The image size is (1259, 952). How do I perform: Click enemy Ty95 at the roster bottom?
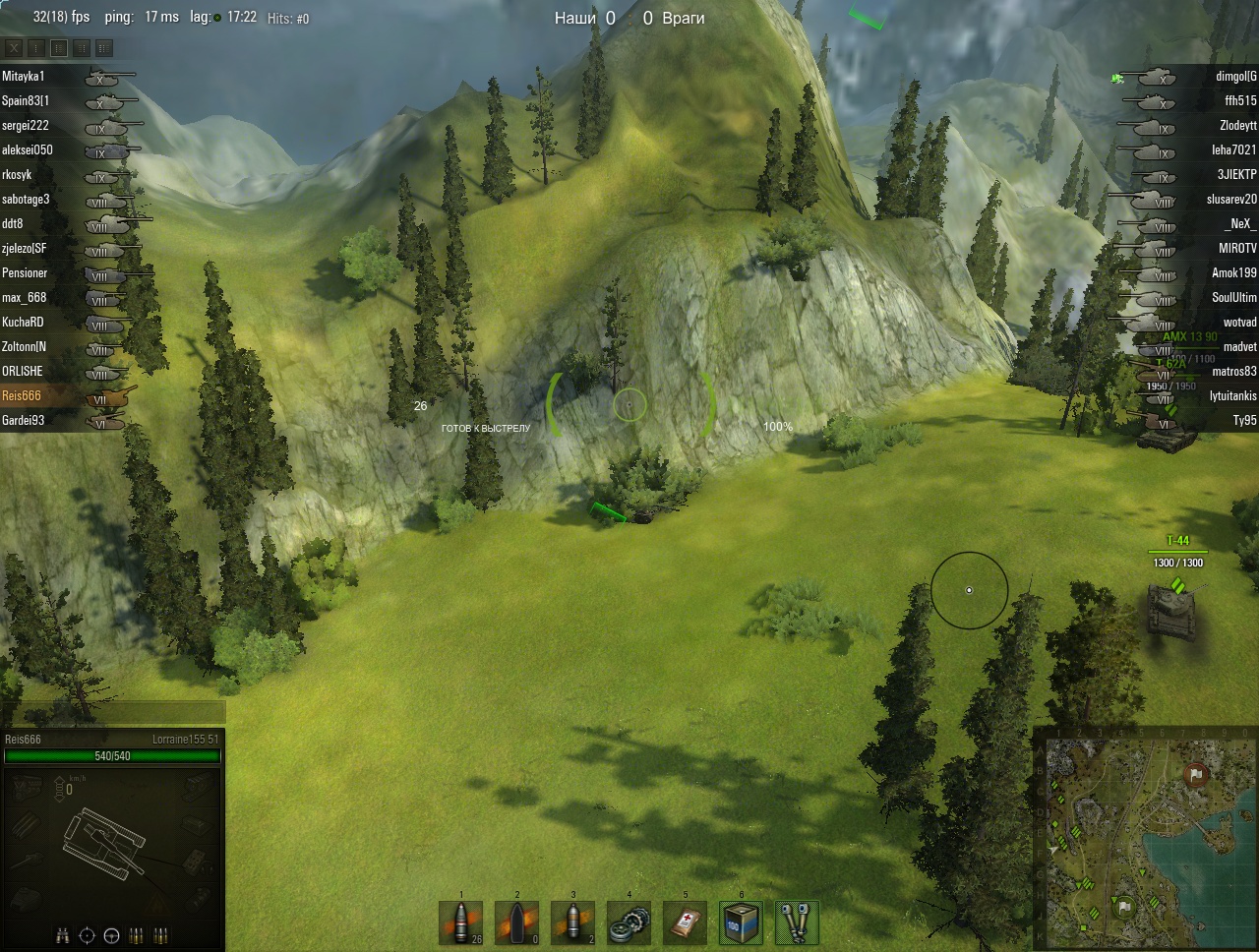(1244, 420)
